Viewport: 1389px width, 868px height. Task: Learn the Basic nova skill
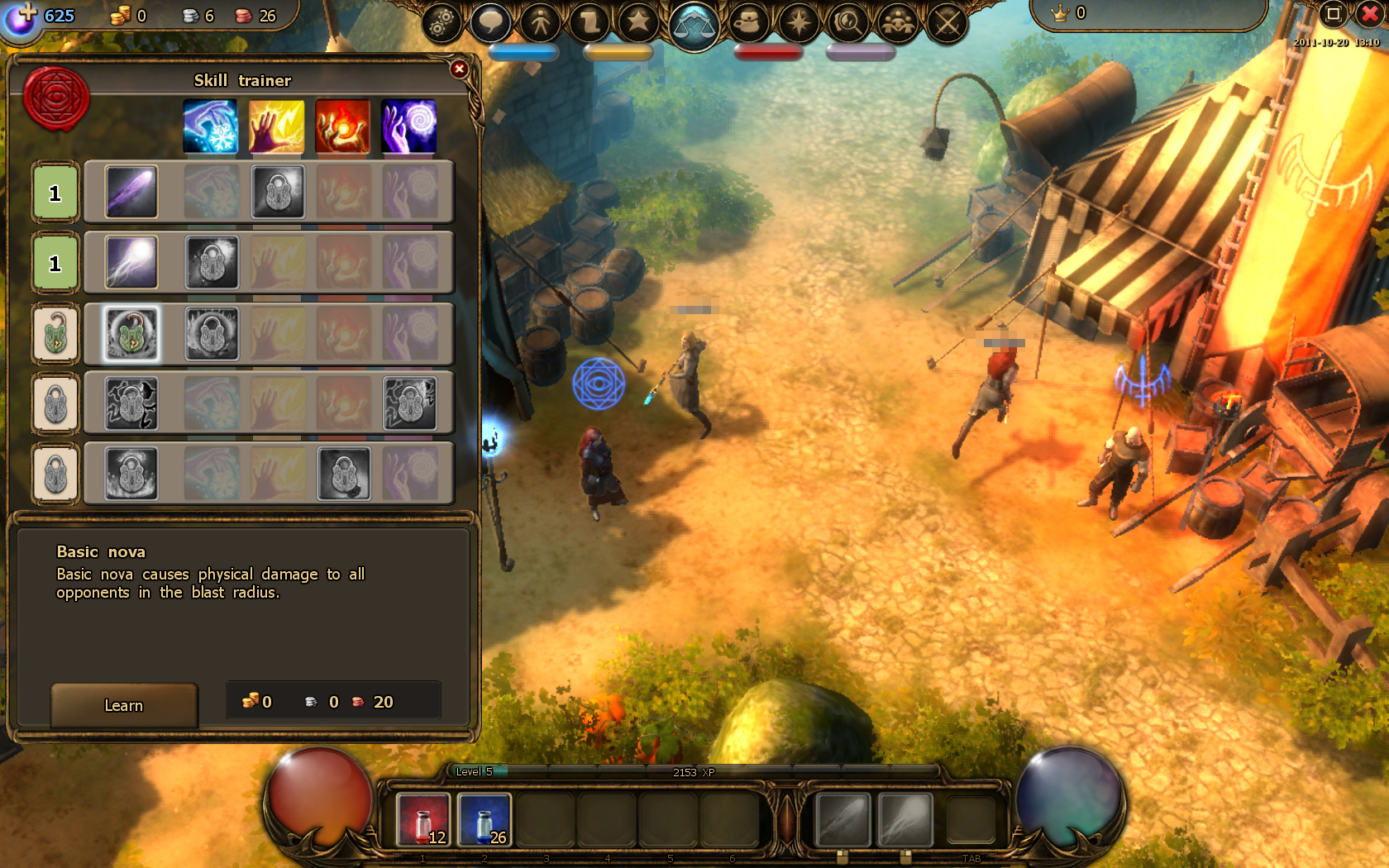click(x=124, y=705)
